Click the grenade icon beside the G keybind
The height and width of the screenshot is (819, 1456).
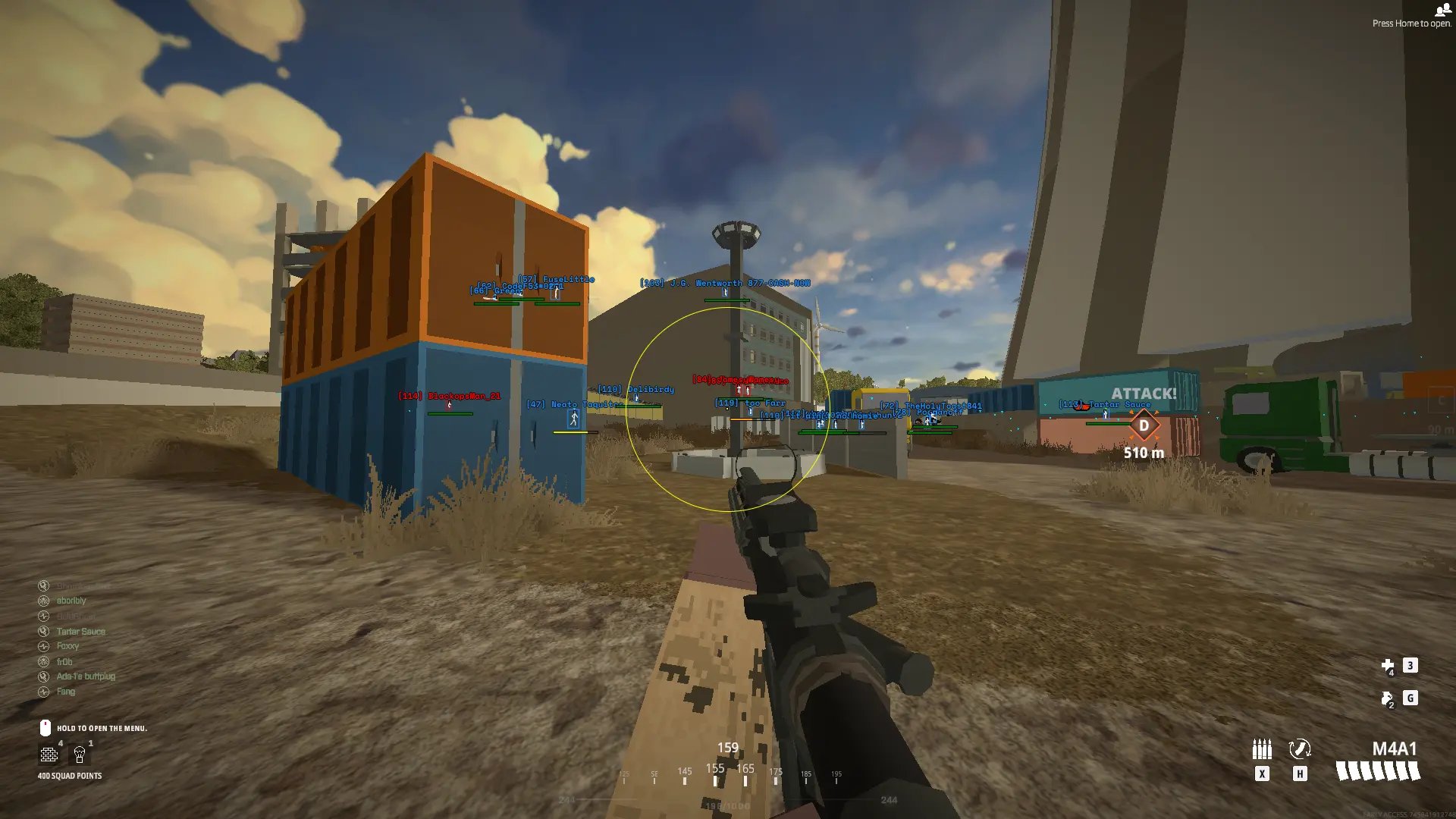[x=1385, y=697]
